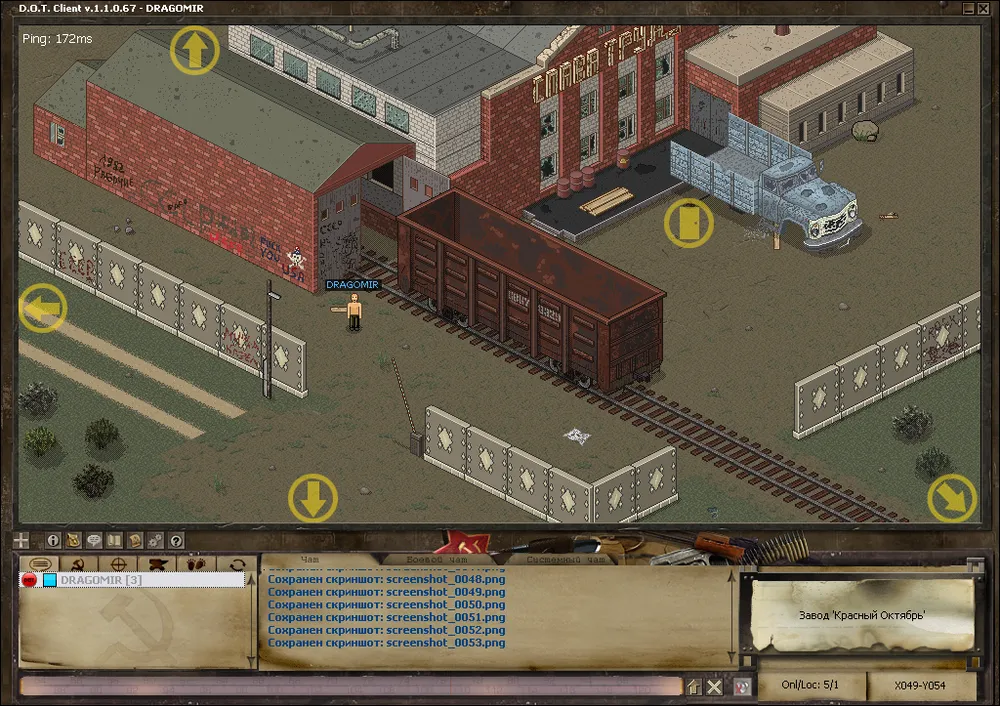Open the info panel with the 'i' icon
Screen dimensions: 1000x706
coord(54,540)
